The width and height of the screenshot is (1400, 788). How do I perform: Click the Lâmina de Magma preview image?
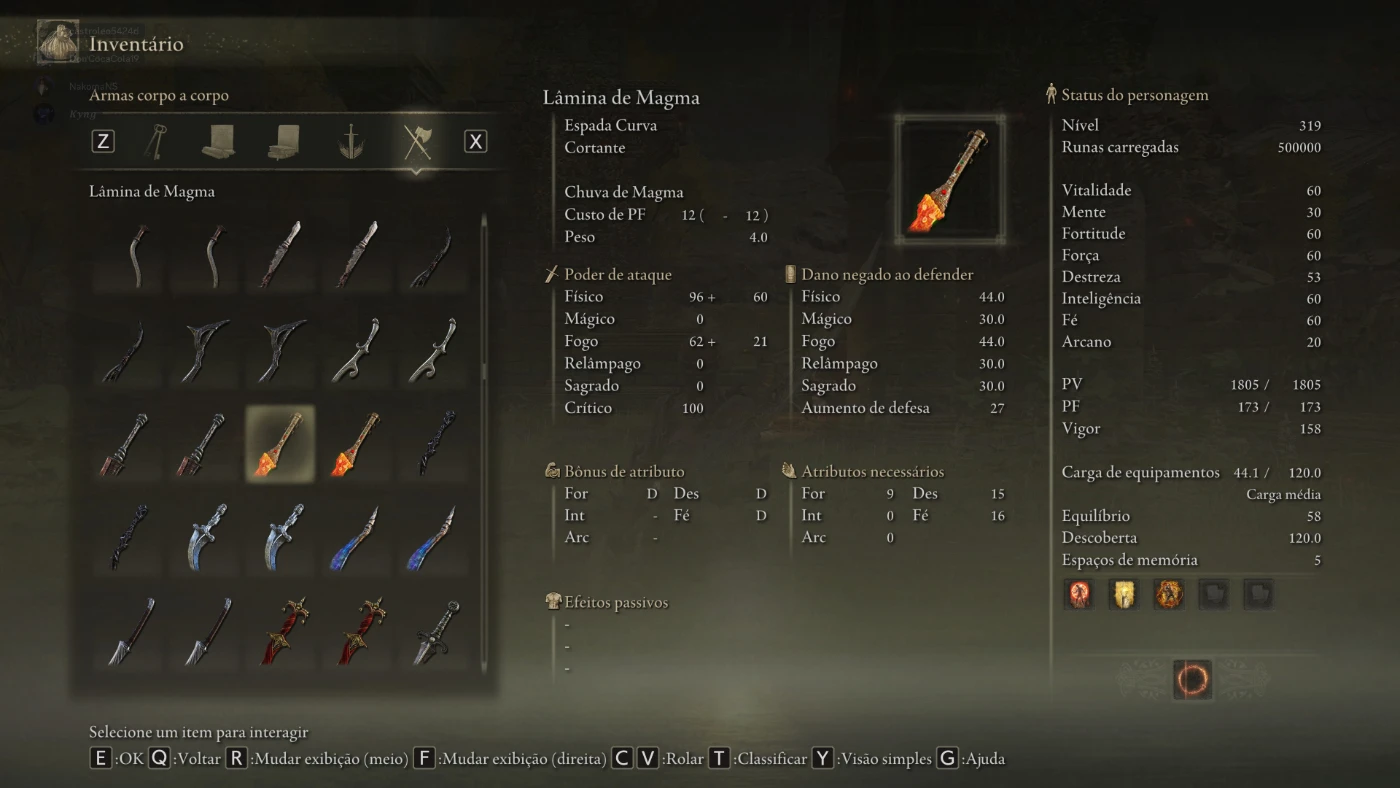point(950,180)
